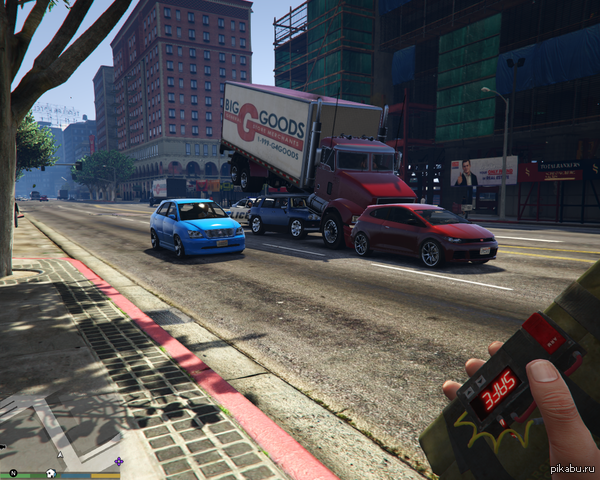
Task: Click the safehouse icon on the minimap
Action: point(50,472)
